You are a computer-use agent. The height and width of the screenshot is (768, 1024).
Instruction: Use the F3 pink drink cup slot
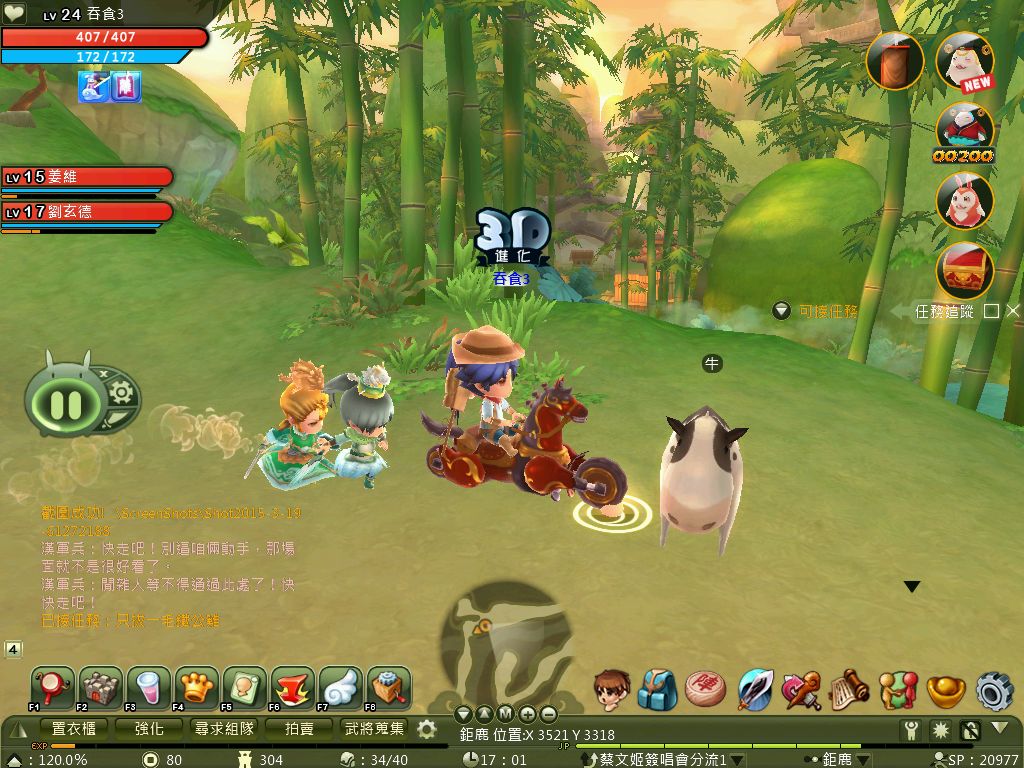pos(148,688)
